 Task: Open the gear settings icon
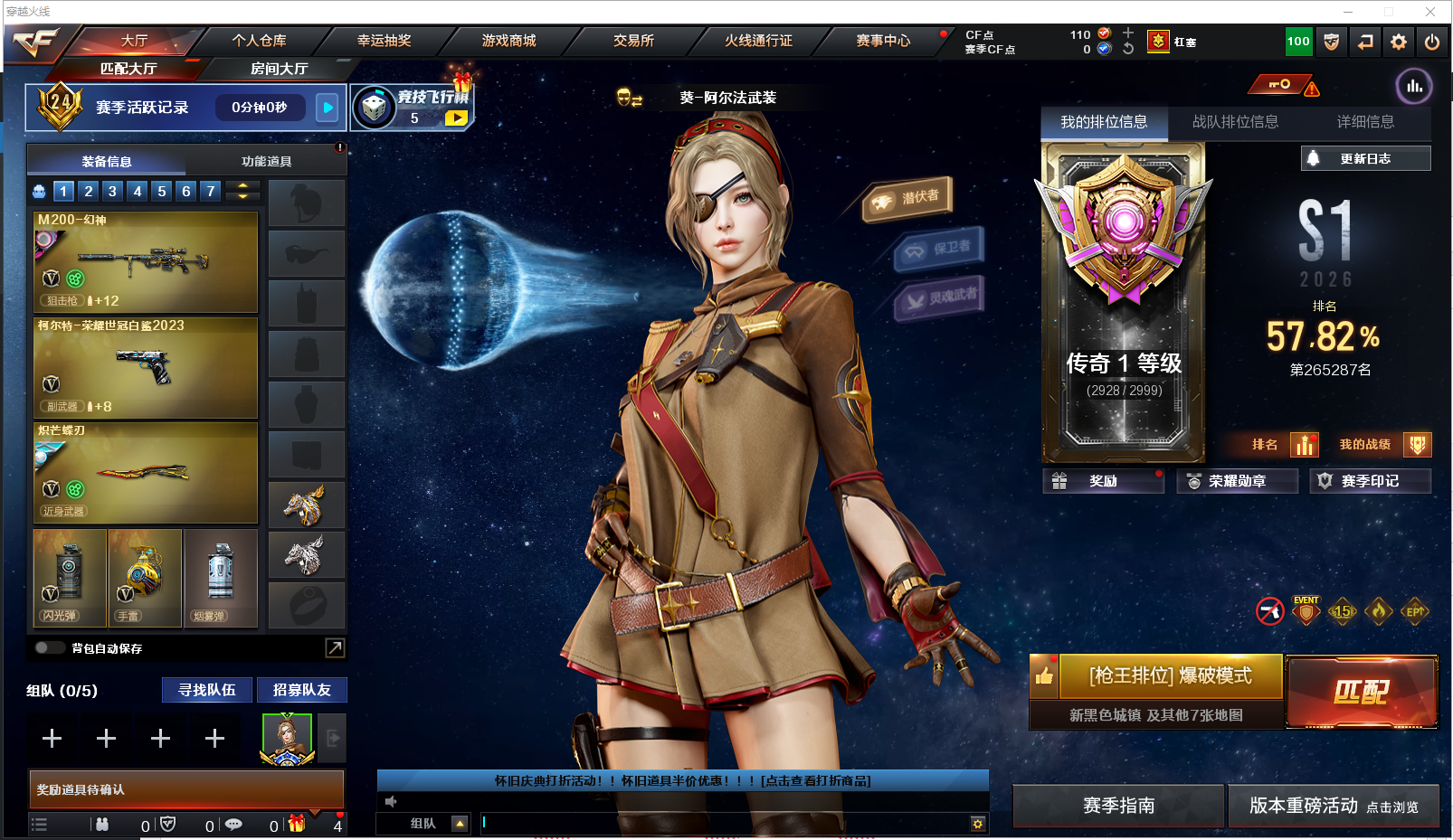click(1399, 42)
